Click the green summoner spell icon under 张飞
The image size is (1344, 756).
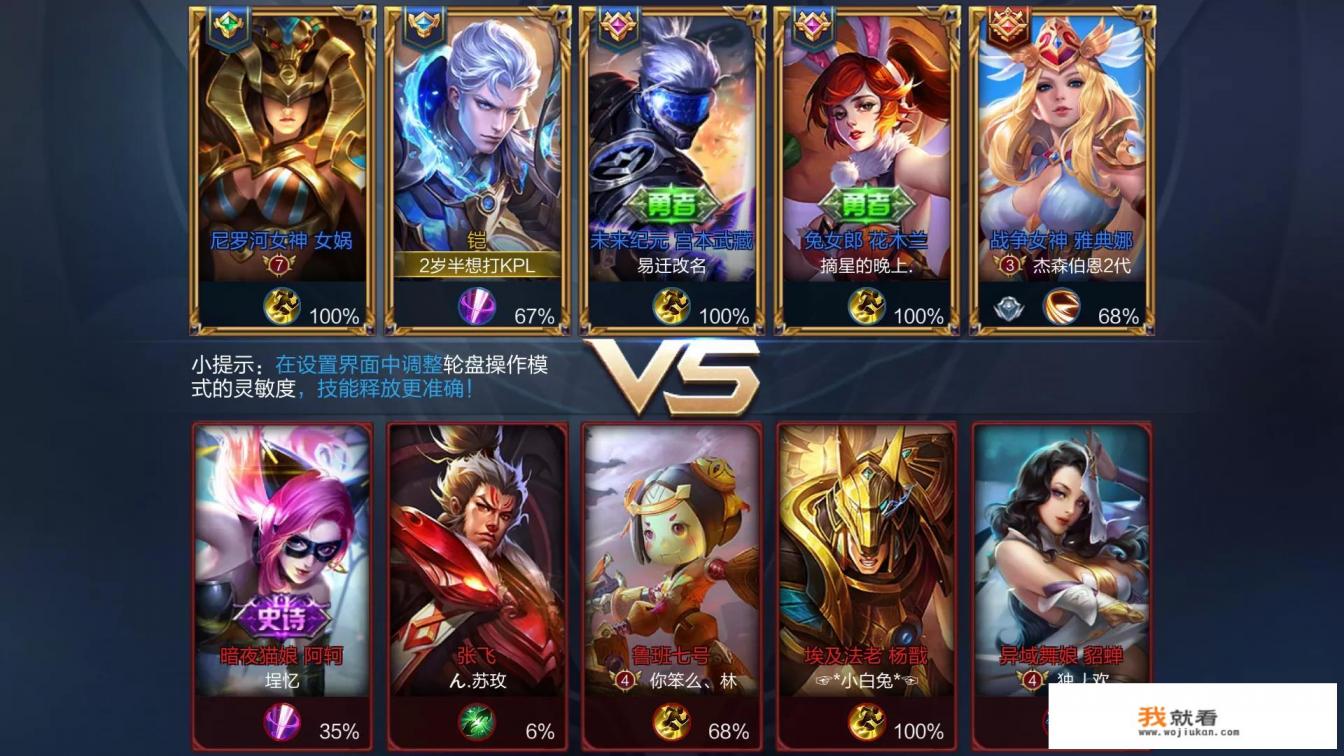point(476,723)
